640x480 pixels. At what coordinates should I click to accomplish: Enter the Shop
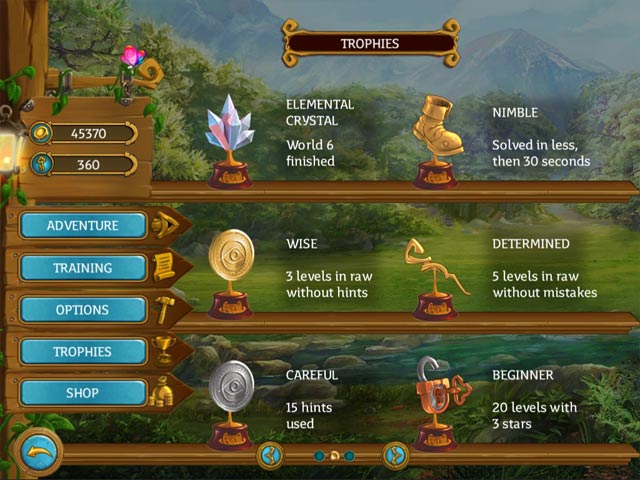[82, 393]
